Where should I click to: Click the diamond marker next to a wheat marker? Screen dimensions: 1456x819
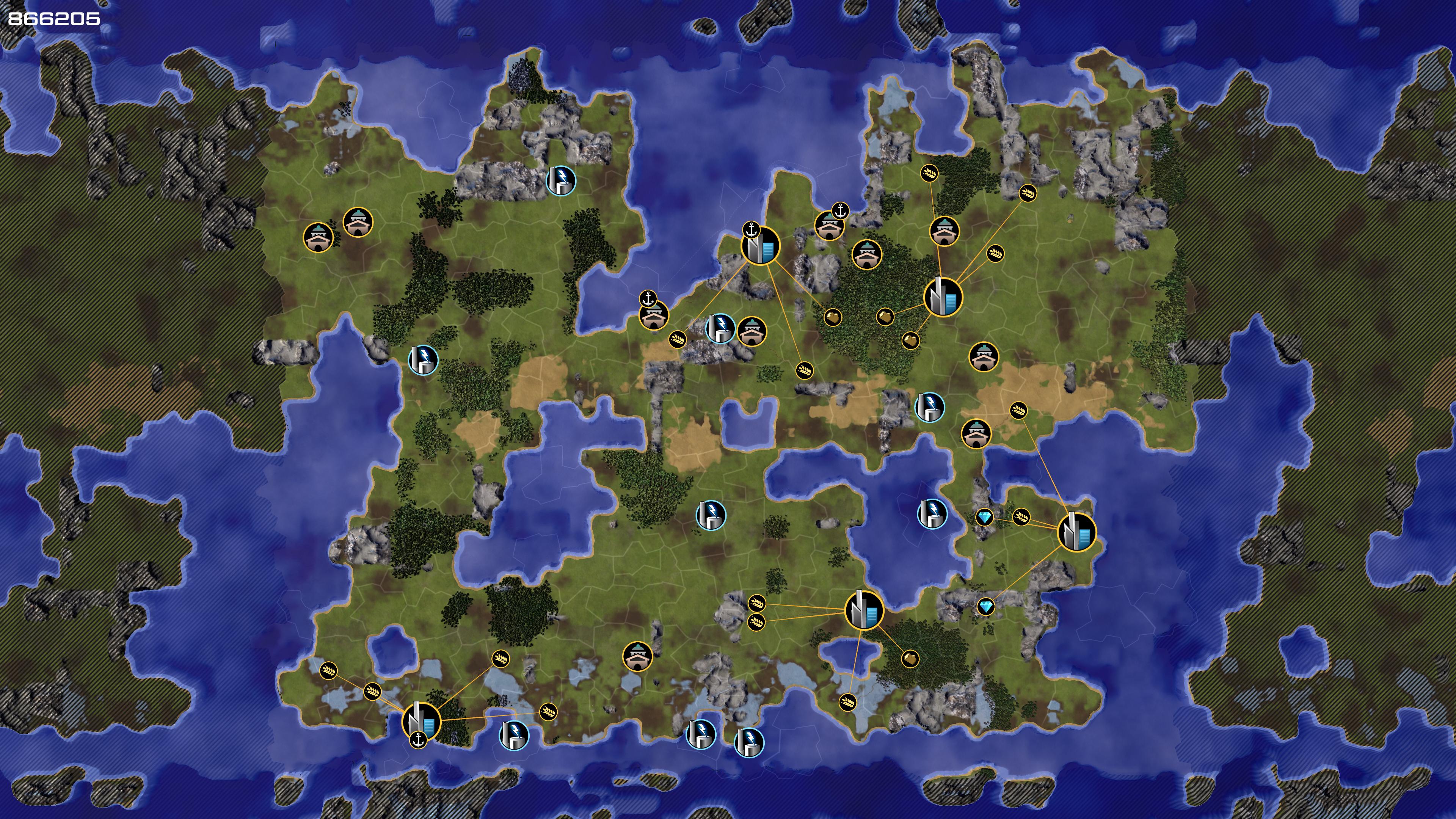(985, 517)
